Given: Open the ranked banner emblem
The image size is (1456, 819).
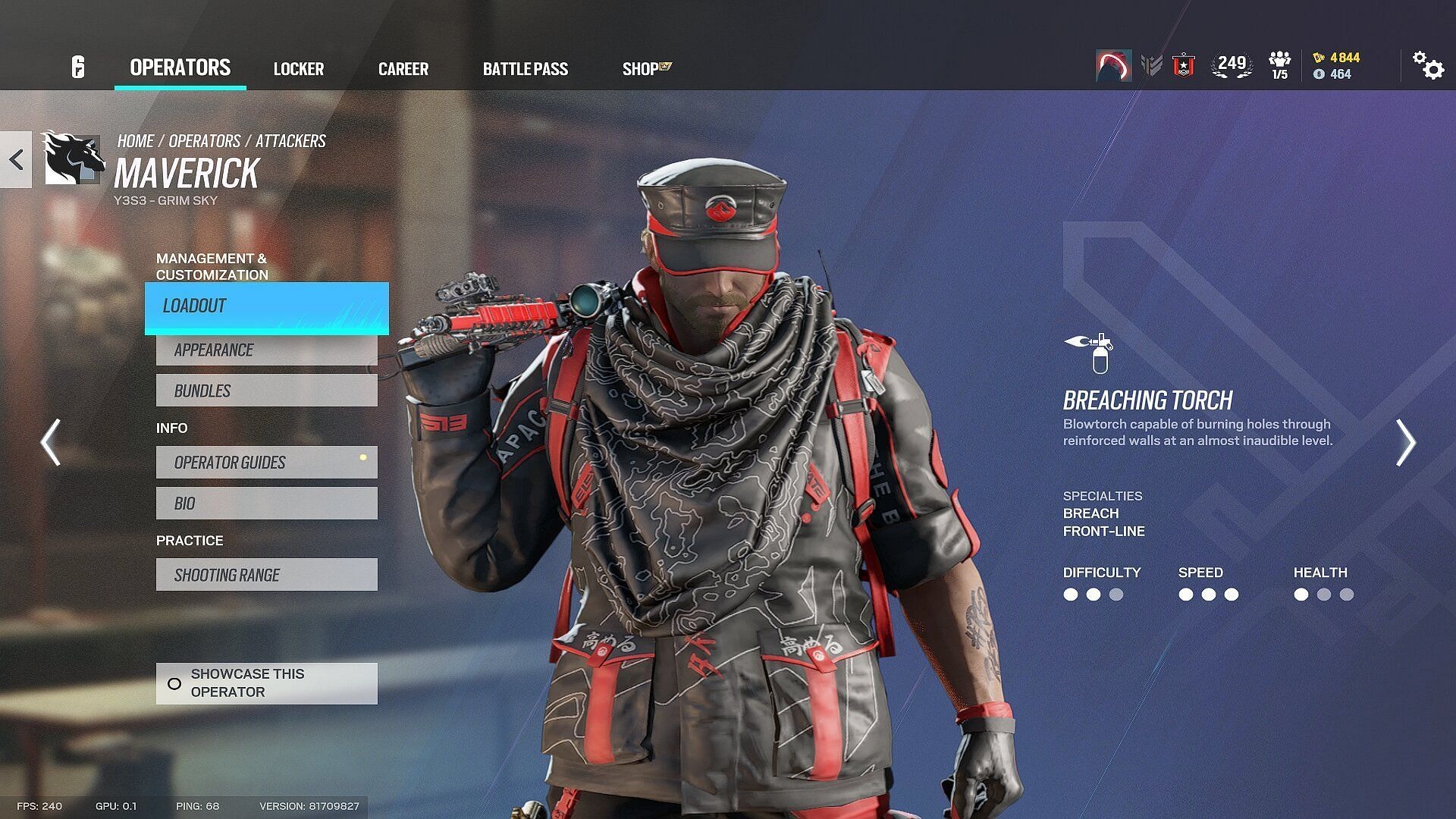Looking at the screenshot, I should point(1185,67).
